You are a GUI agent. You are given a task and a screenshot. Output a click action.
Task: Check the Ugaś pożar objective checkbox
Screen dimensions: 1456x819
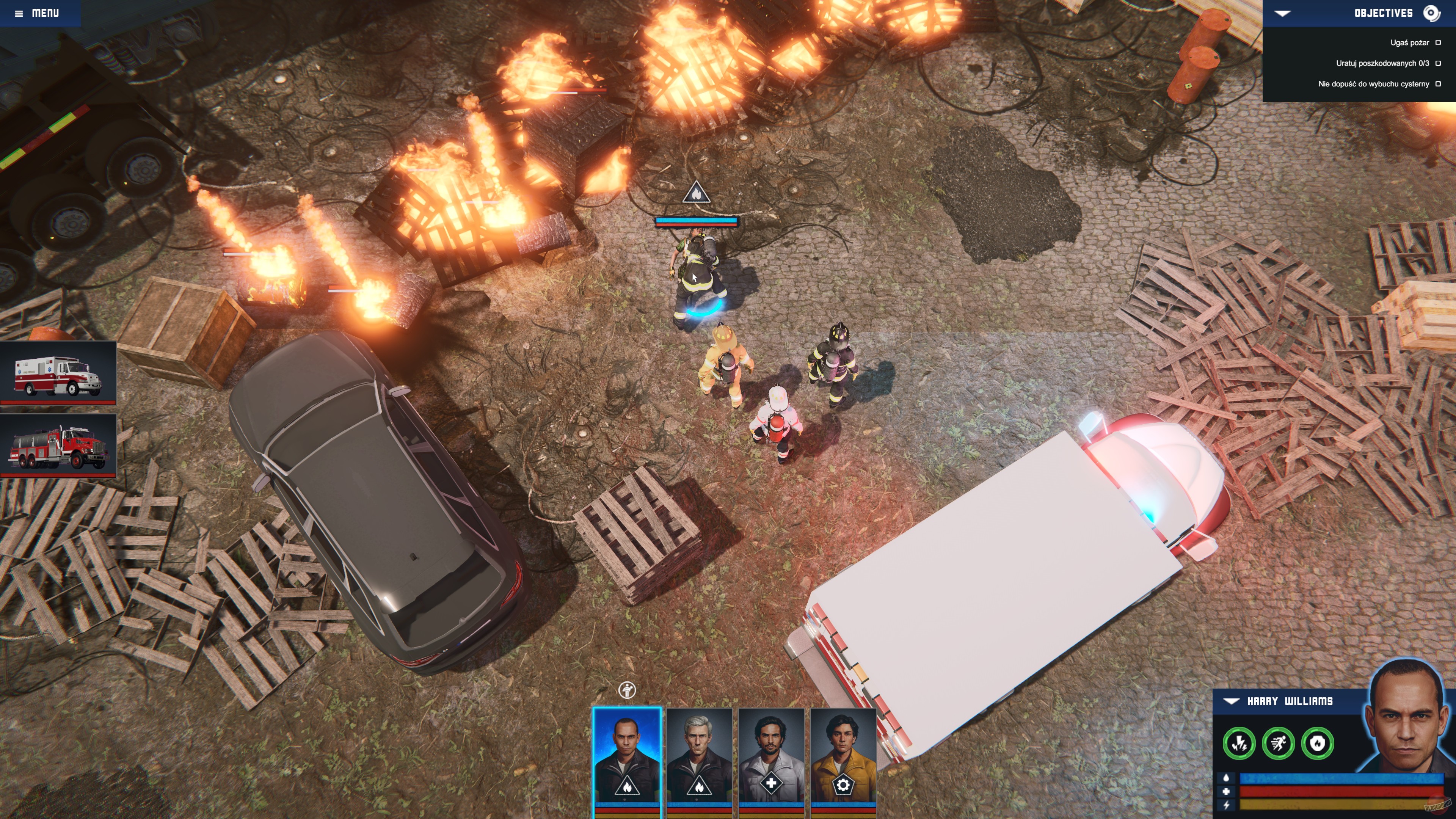pos(1439,42)
